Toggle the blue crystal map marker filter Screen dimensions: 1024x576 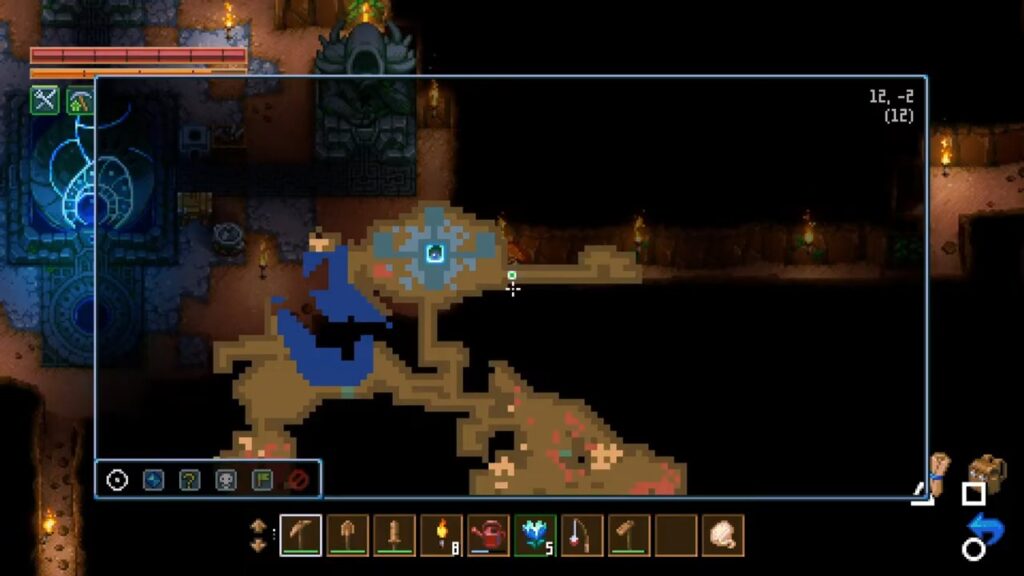[x=153, y=480]
